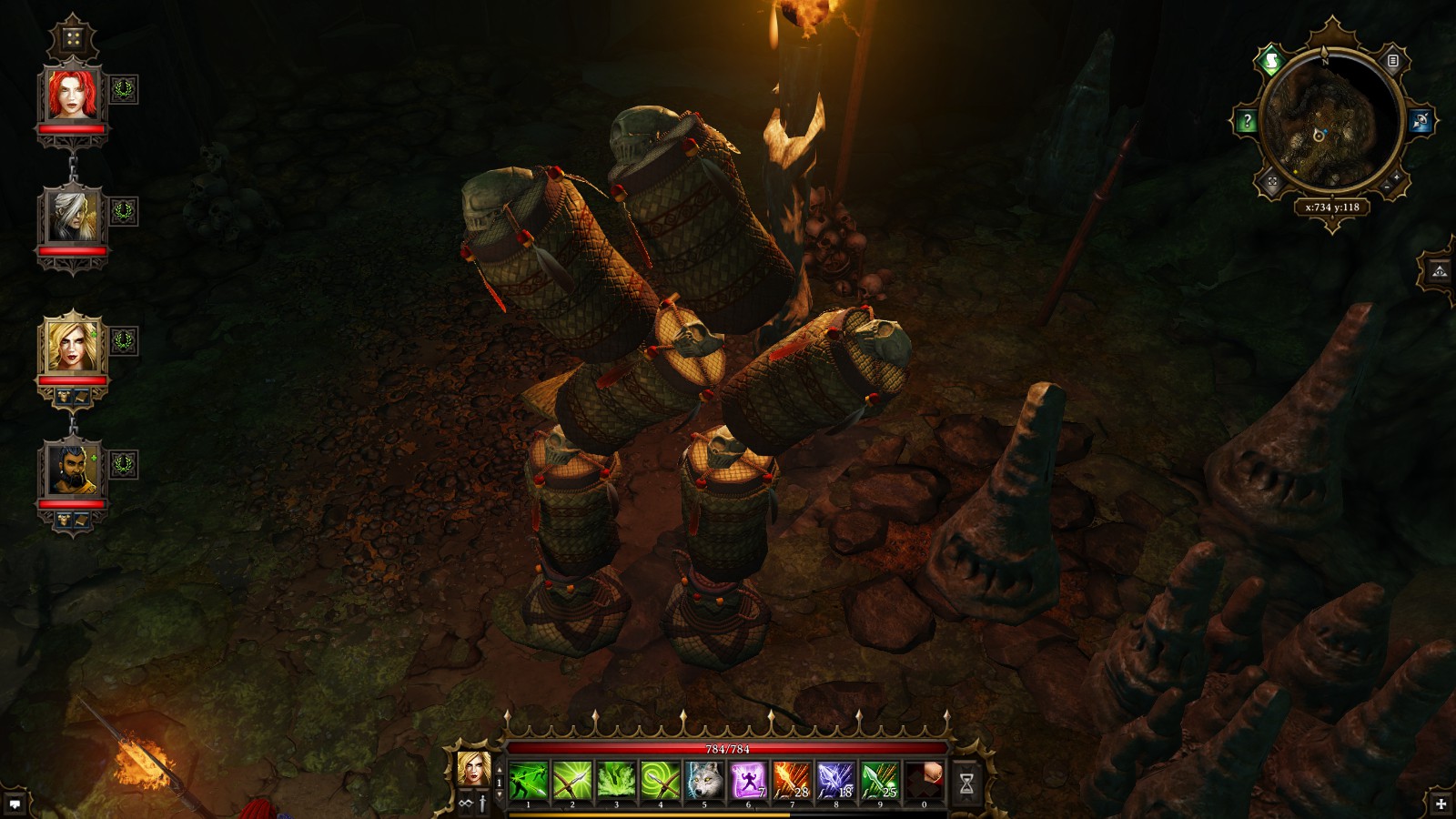Click the red health bar showing 784/784
Screen dimensions: 1456x819
(x=726, y=750)
